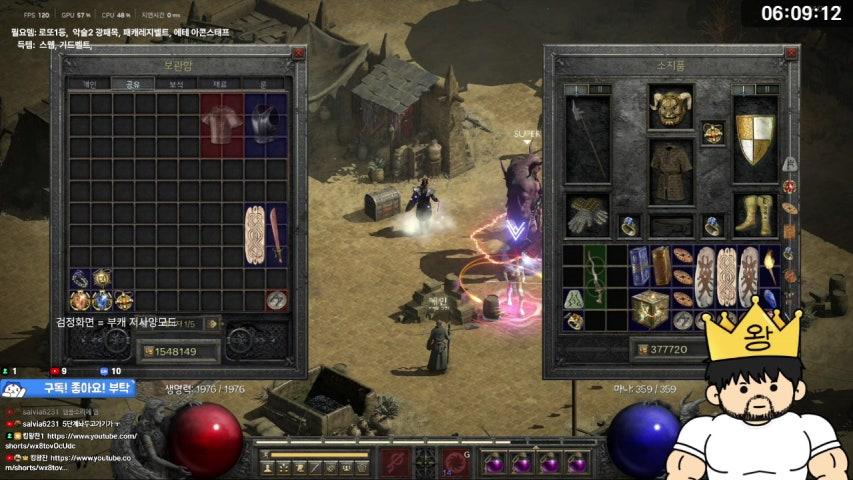Select the equipped polearm weapon slot
The image size is (853, 480).
tap(587, 139)
